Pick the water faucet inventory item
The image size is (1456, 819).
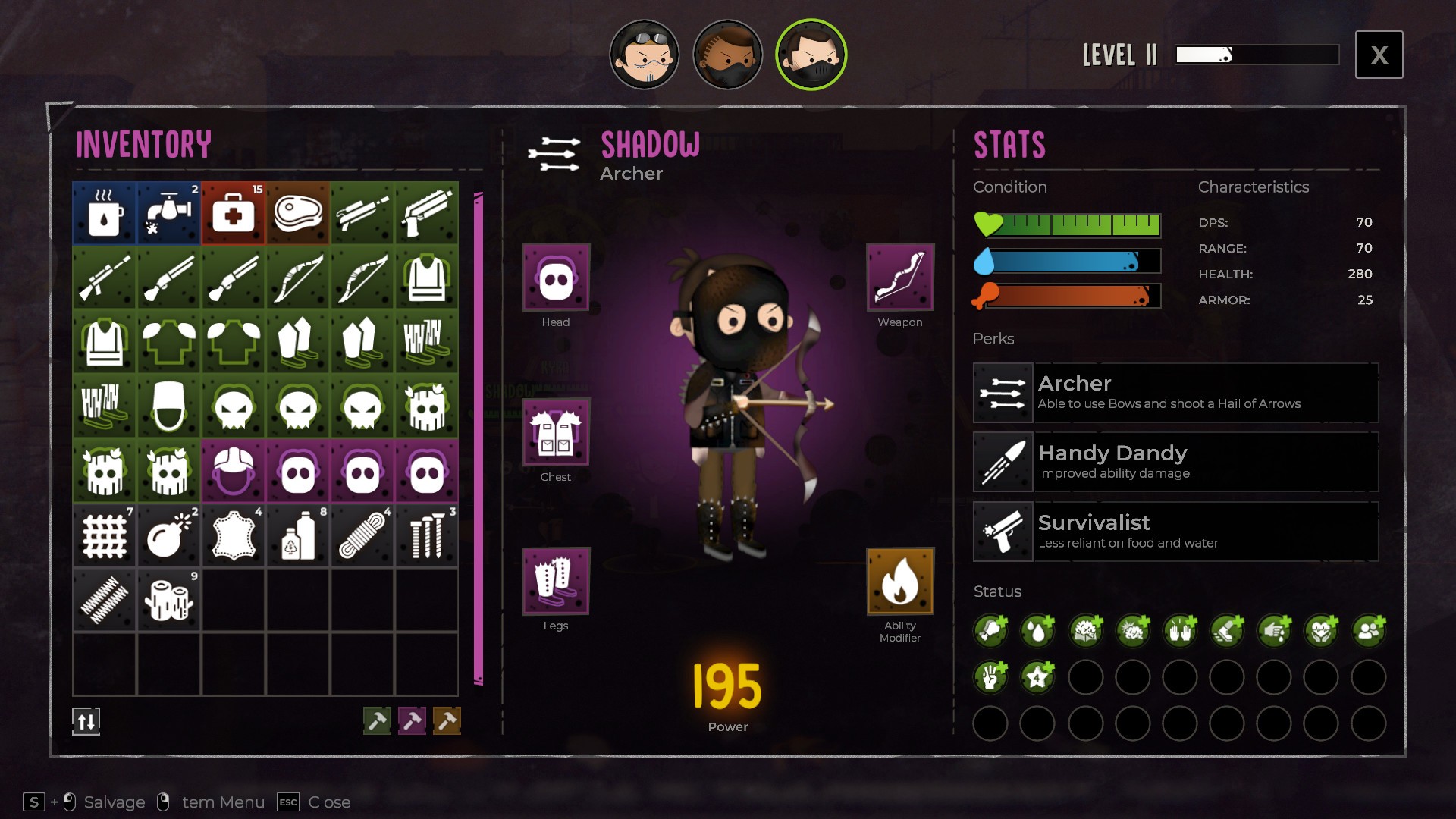point(169,213)
